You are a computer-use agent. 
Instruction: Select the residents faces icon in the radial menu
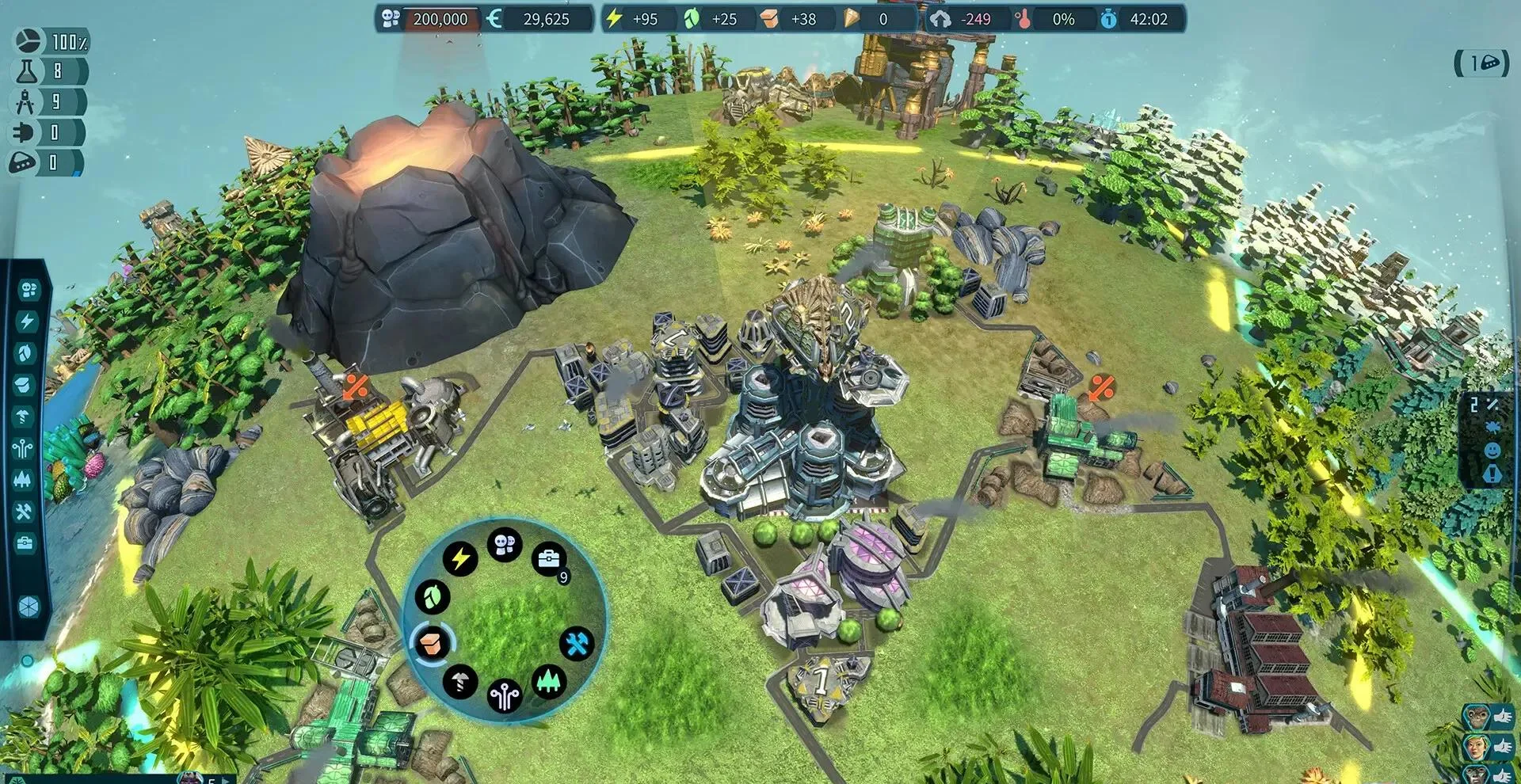pyautogui.click(x=505, y=545)
